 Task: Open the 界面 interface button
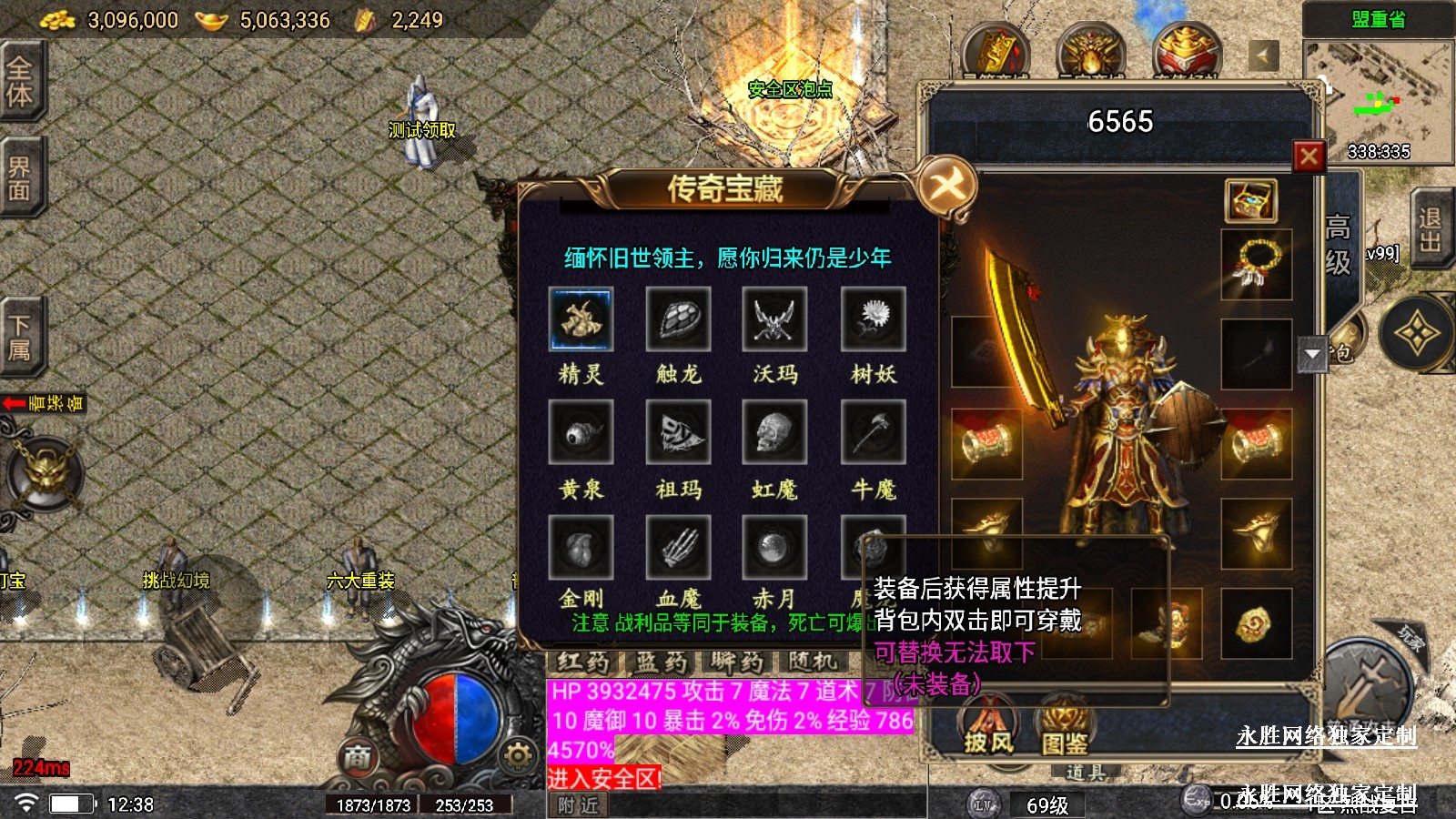pos(20,178)
